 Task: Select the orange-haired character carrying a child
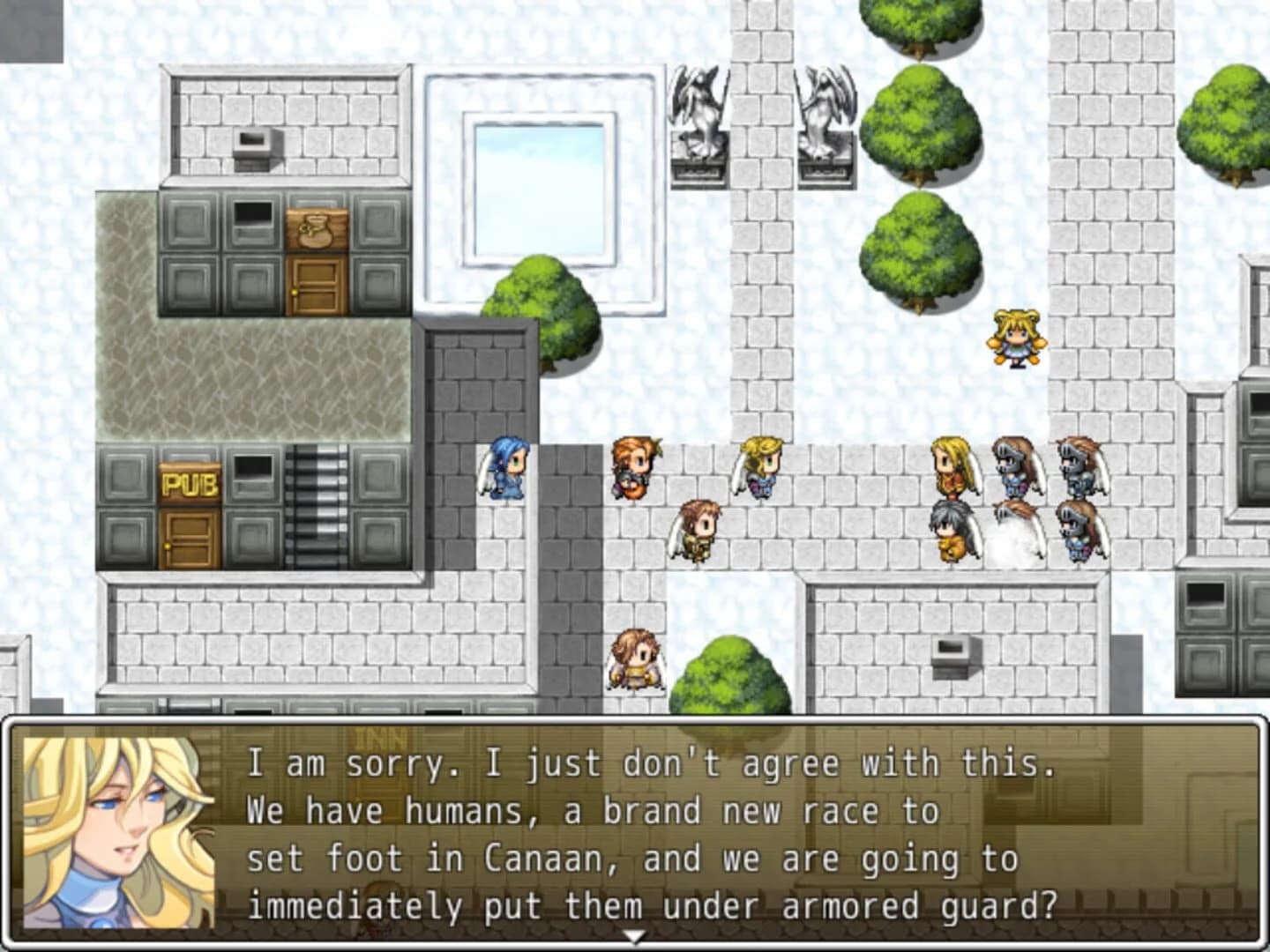click(633, 467)
